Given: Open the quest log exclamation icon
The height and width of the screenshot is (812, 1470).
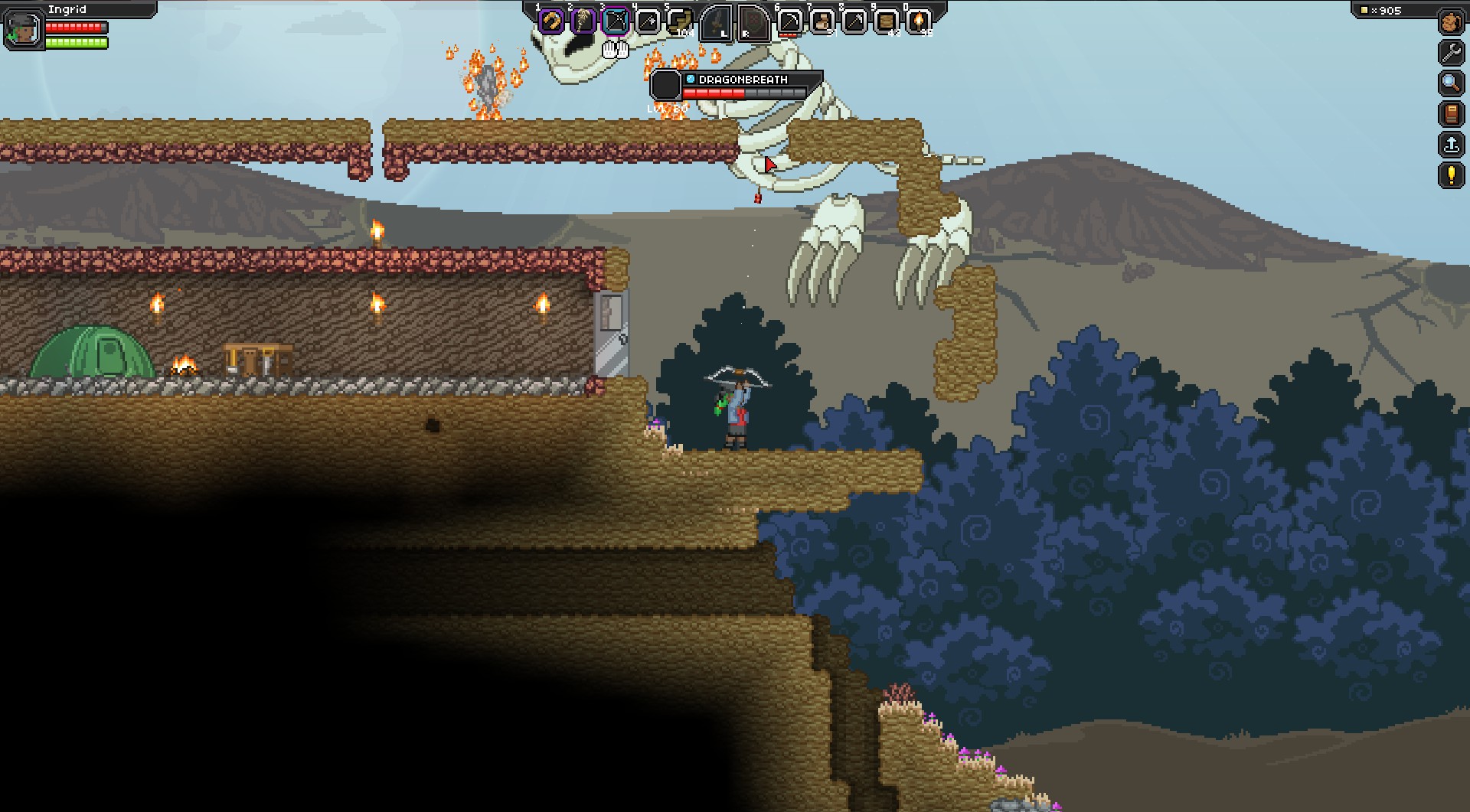Looking at the screenshot, I should pos(1451,175).
